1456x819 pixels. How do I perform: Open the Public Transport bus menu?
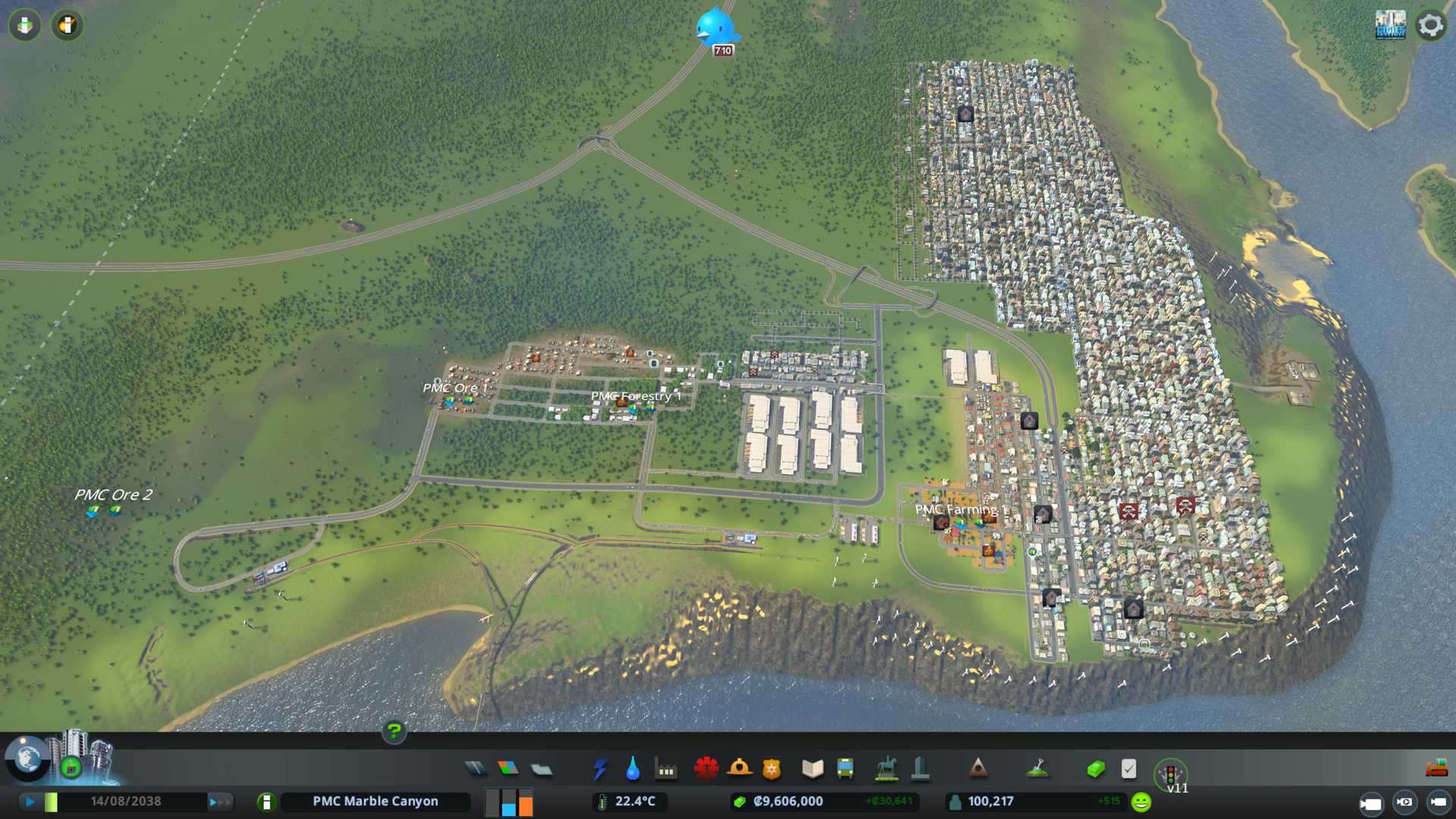click(845, 769)
